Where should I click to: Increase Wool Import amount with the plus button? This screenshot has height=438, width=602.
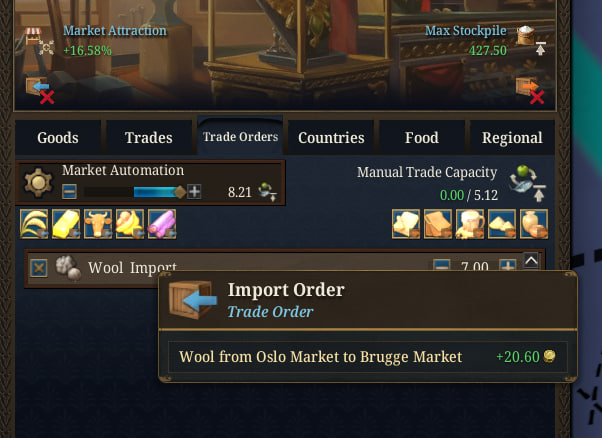point(507,268)
